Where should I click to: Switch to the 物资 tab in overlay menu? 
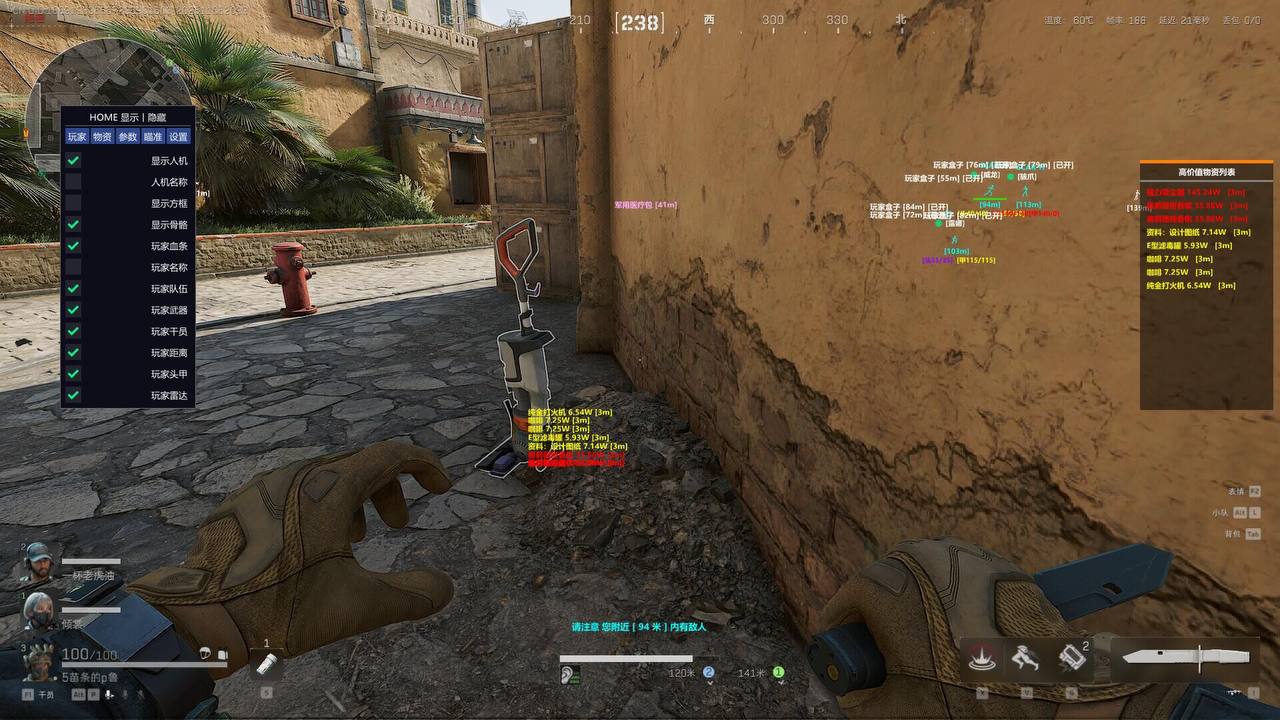click(102, 137)
